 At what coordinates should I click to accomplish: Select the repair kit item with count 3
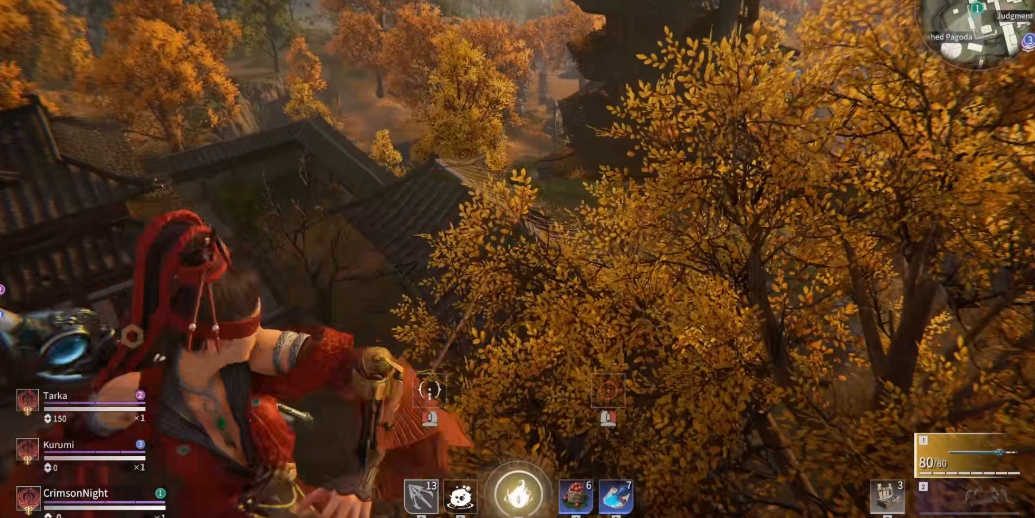click(x=887, y=497)
